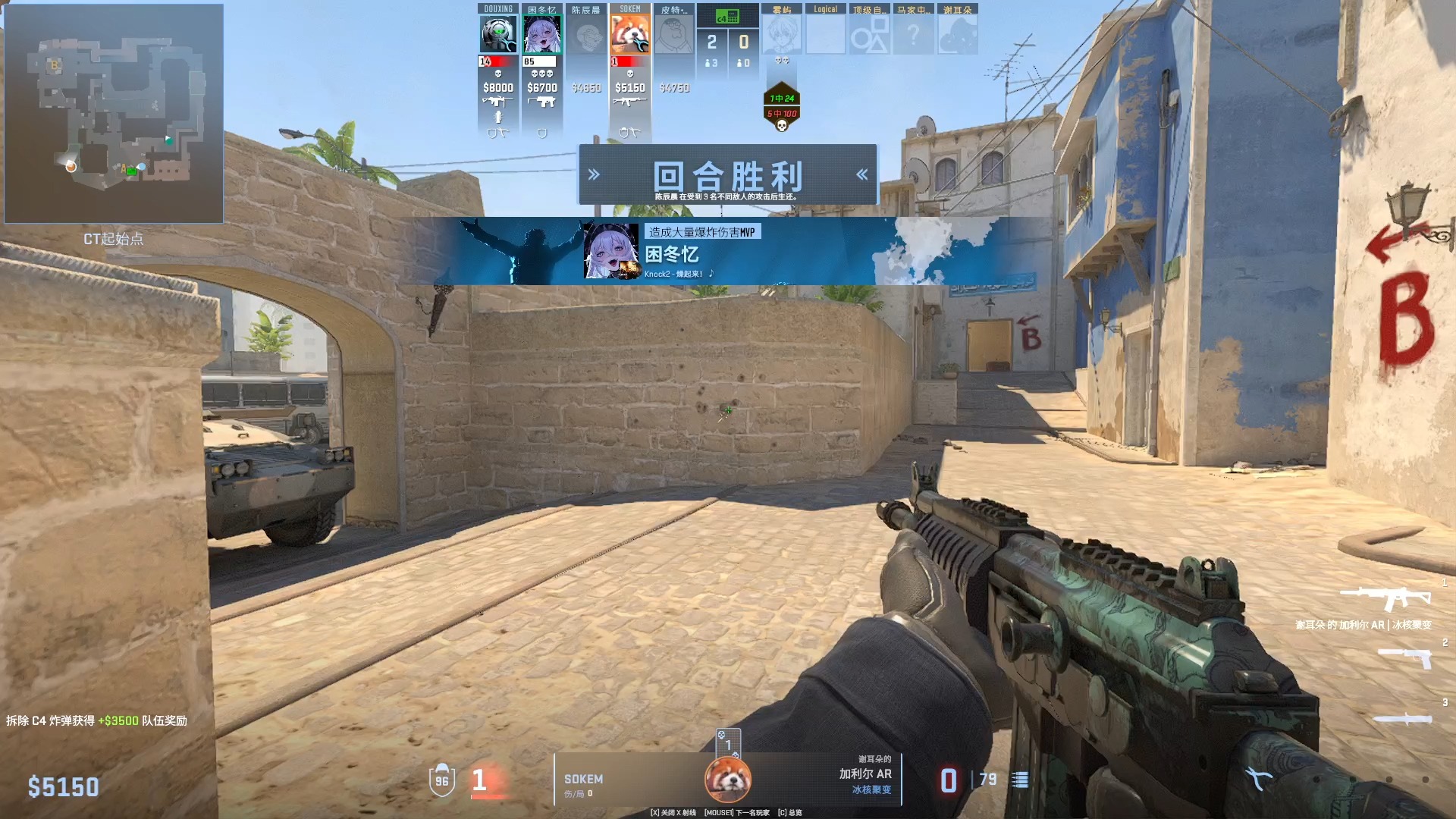Click the armor shield icon near health counter
Viewport: 1456px width, 819px height.
click(x=444, y=780)
